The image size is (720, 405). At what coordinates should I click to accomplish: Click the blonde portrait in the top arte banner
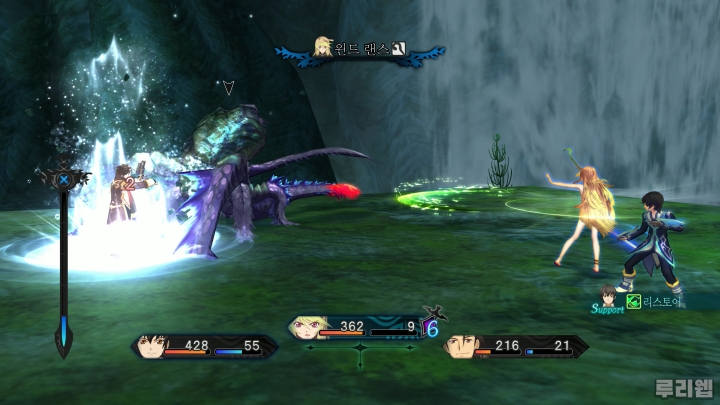pos(324,47)
